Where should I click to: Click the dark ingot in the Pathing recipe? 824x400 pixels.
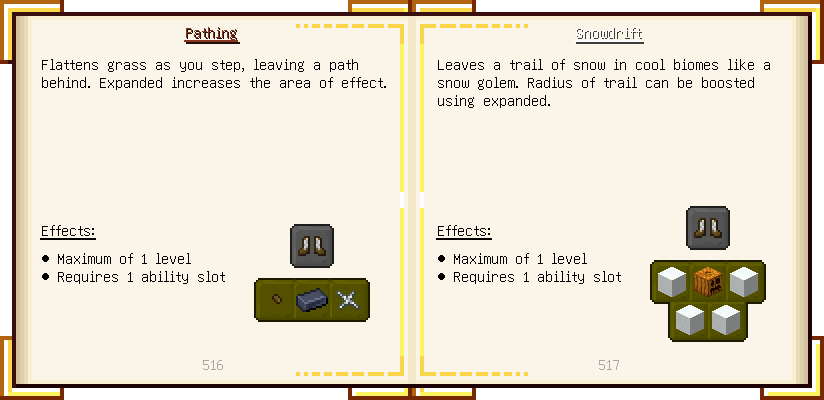[x=312, y=300]
